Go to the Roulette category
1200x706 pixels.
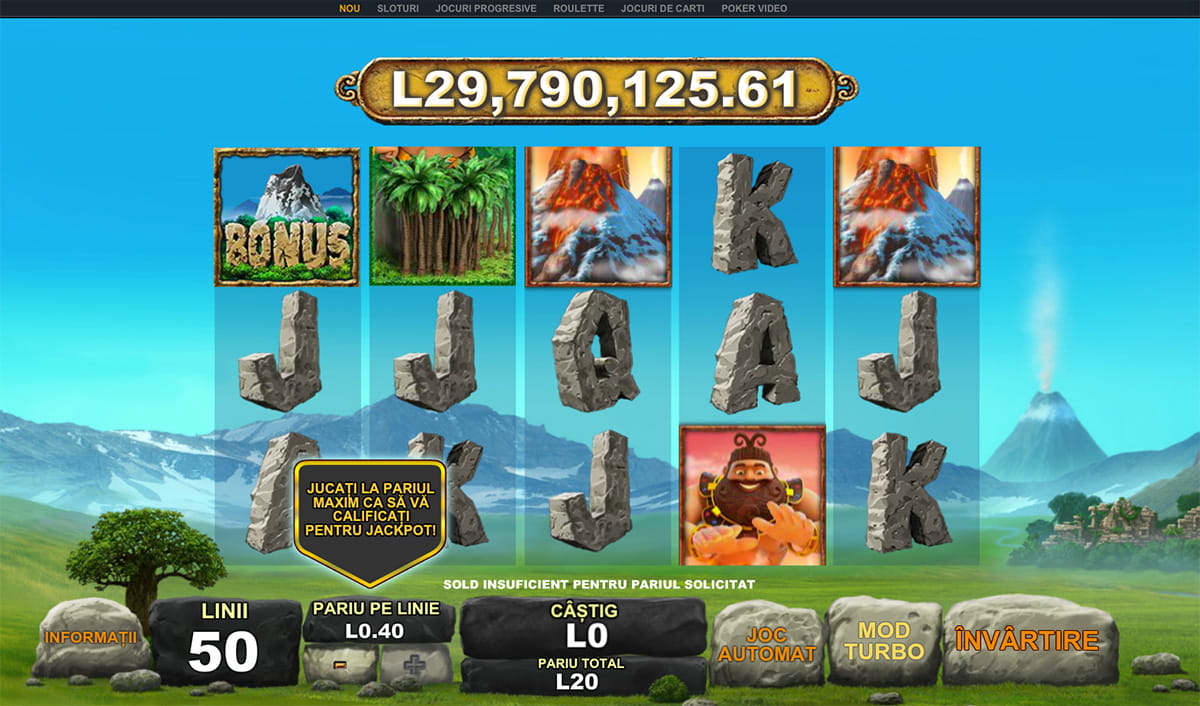(x=578, y=8)
